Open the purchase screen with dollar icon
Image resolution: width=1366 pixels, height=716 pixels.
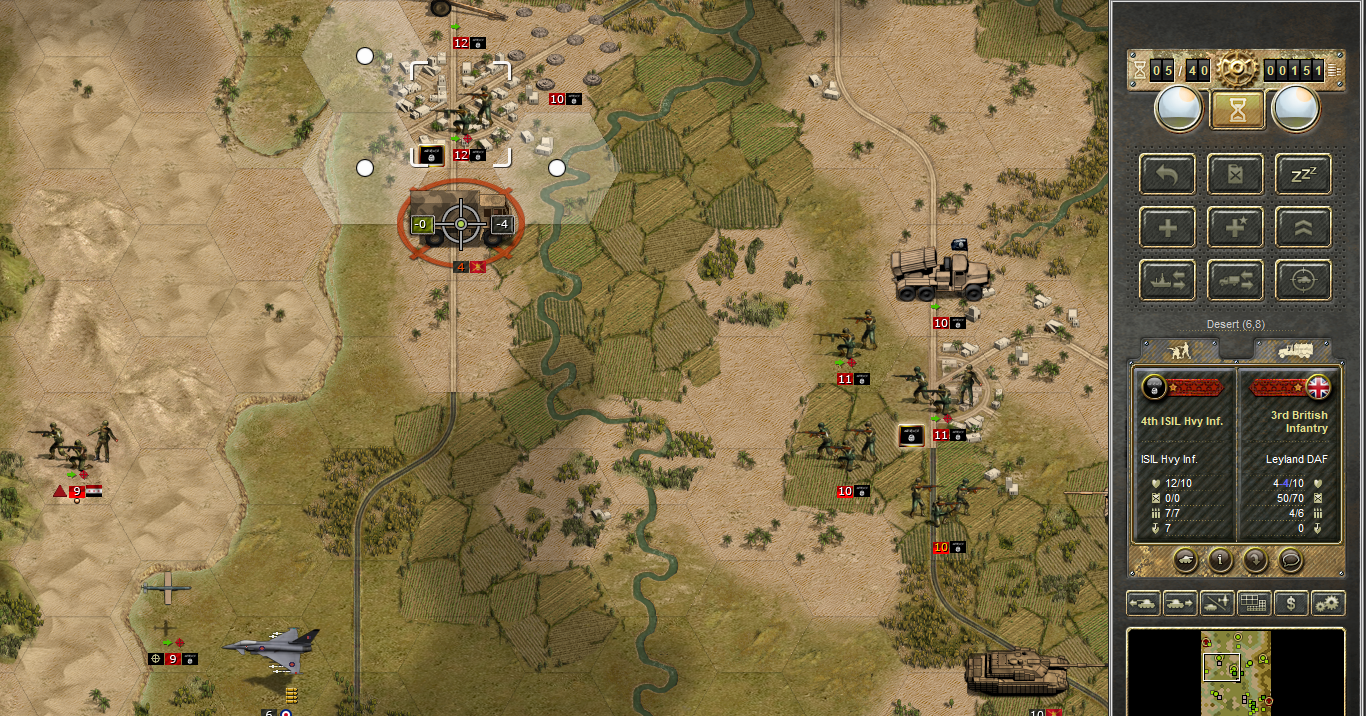click(x=1292, y=603)
